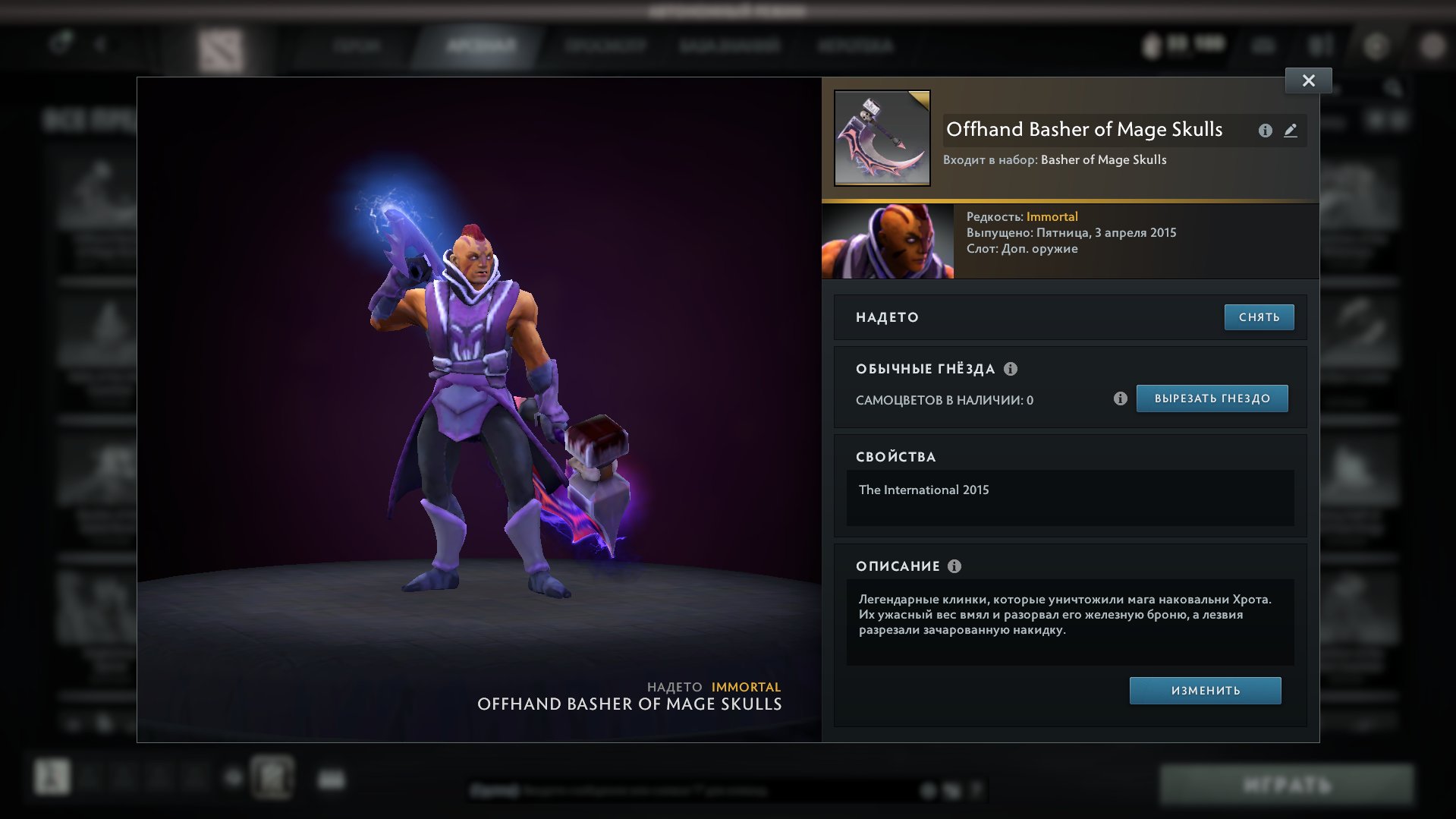Screen dimensions: 1456x819
Task: Click the info icon beside САМОЦВЕТОВ В НАЛИЧИИ
Action: tap(1121, 398)
